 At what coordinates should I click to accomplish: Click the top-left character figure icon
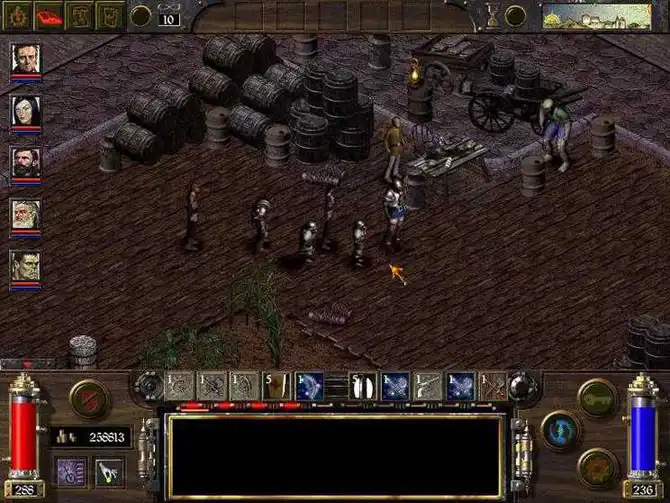tap(19, 14)
